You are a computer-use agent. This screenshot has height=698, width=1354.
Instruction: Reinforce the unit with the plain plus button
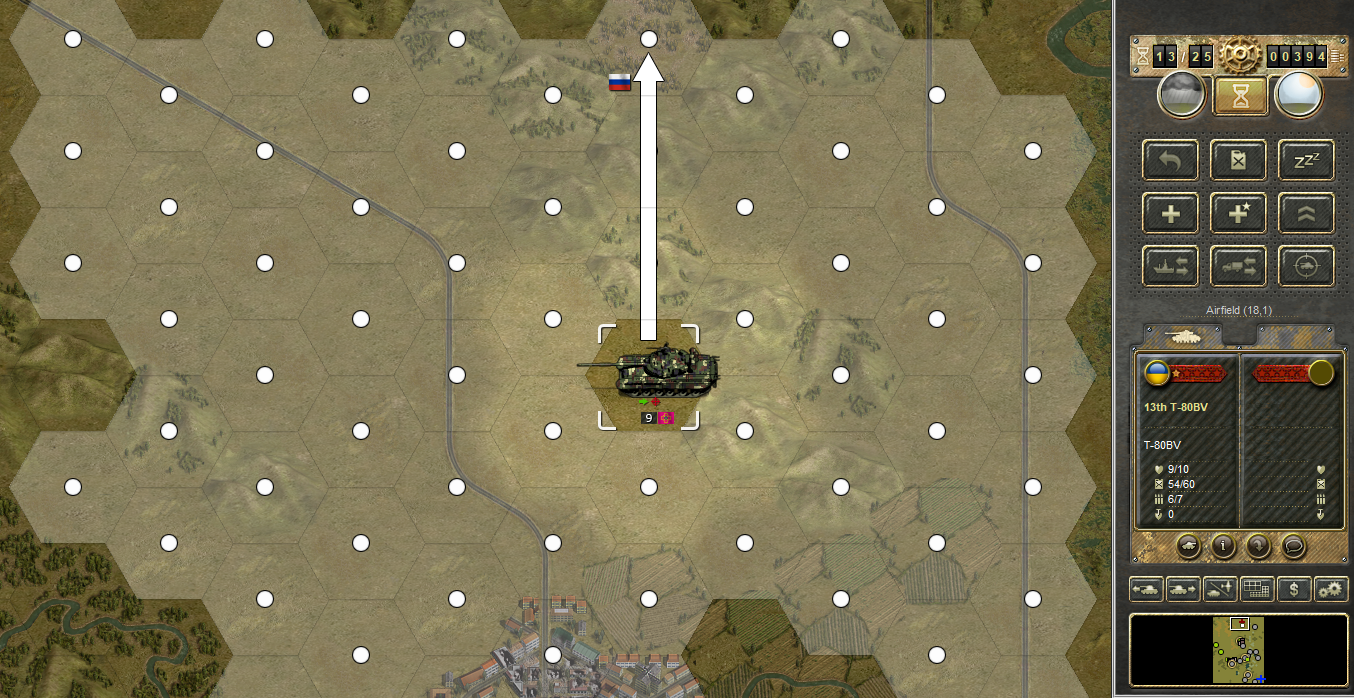tap(1171, 212)
